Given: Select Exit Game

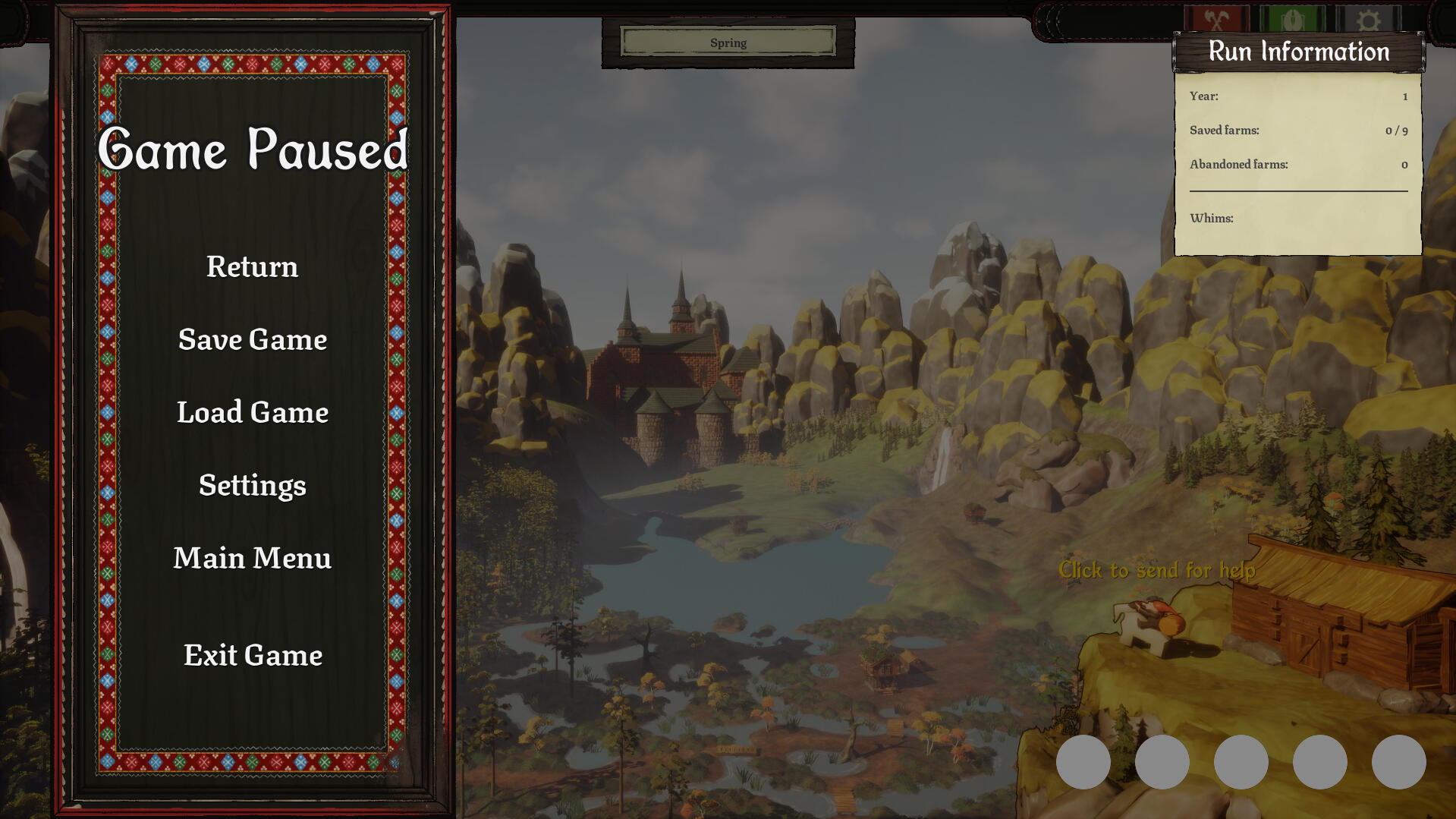Looking at the screenshot, I should (x=253, y=656).
